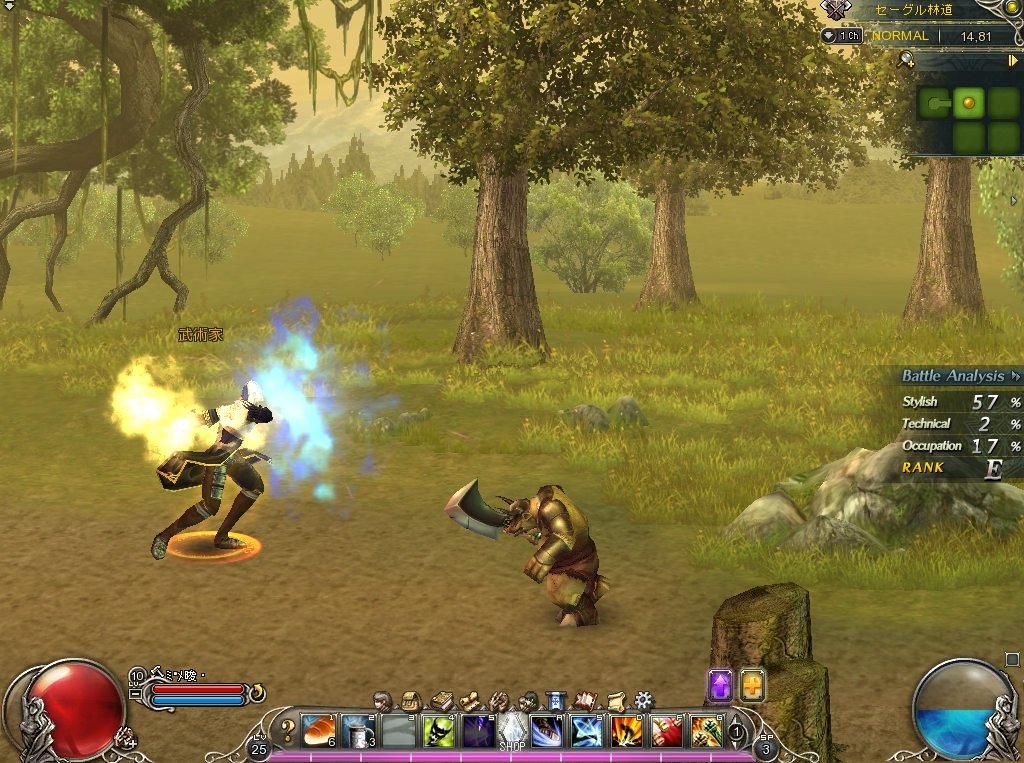Open the character portrait menu icon

(x=382, y=700)
